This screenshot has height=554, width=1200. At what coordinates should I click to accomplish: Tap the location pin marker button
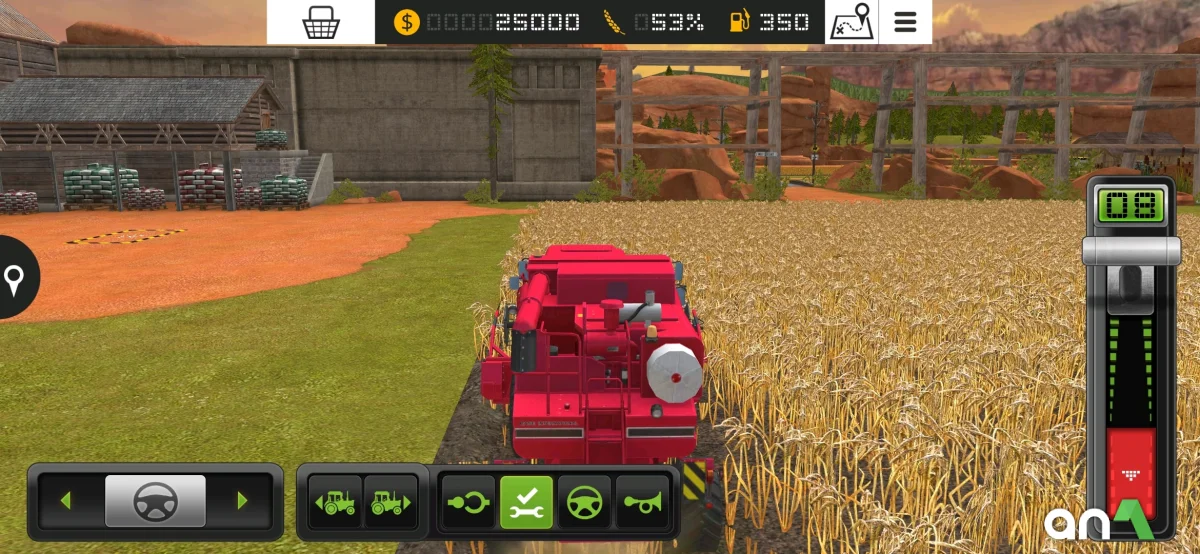pos(14,279)
